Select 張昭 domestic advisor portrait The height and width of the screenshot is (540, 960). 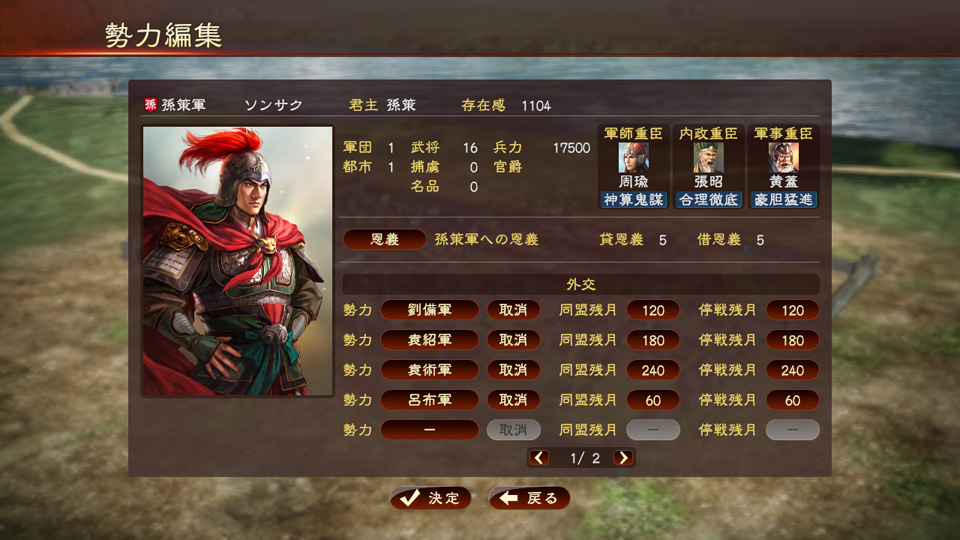(x=708, y=158)
